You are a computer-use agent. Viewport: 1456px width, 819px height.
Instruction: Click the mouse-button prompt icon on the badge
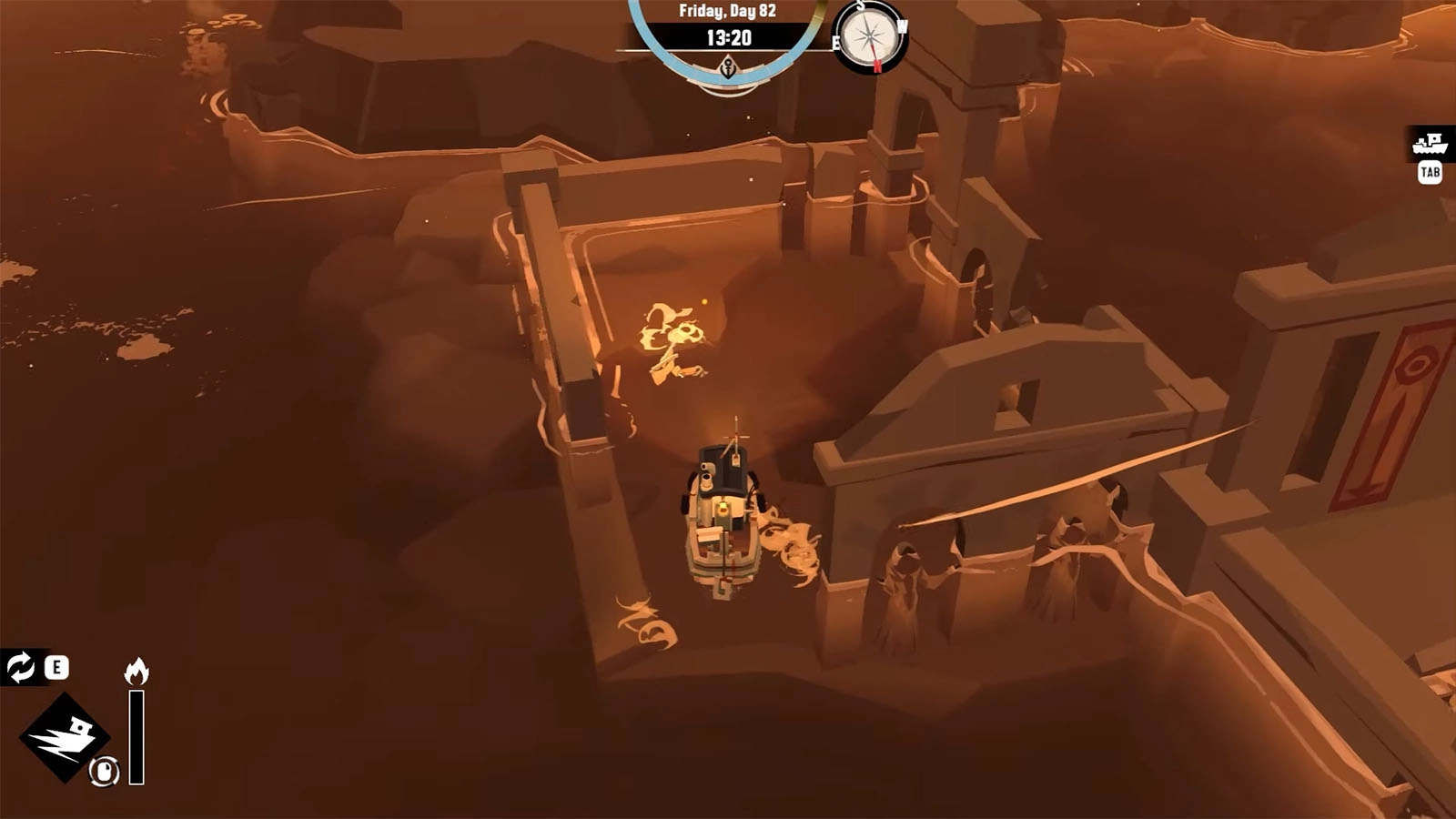point(103,772)
